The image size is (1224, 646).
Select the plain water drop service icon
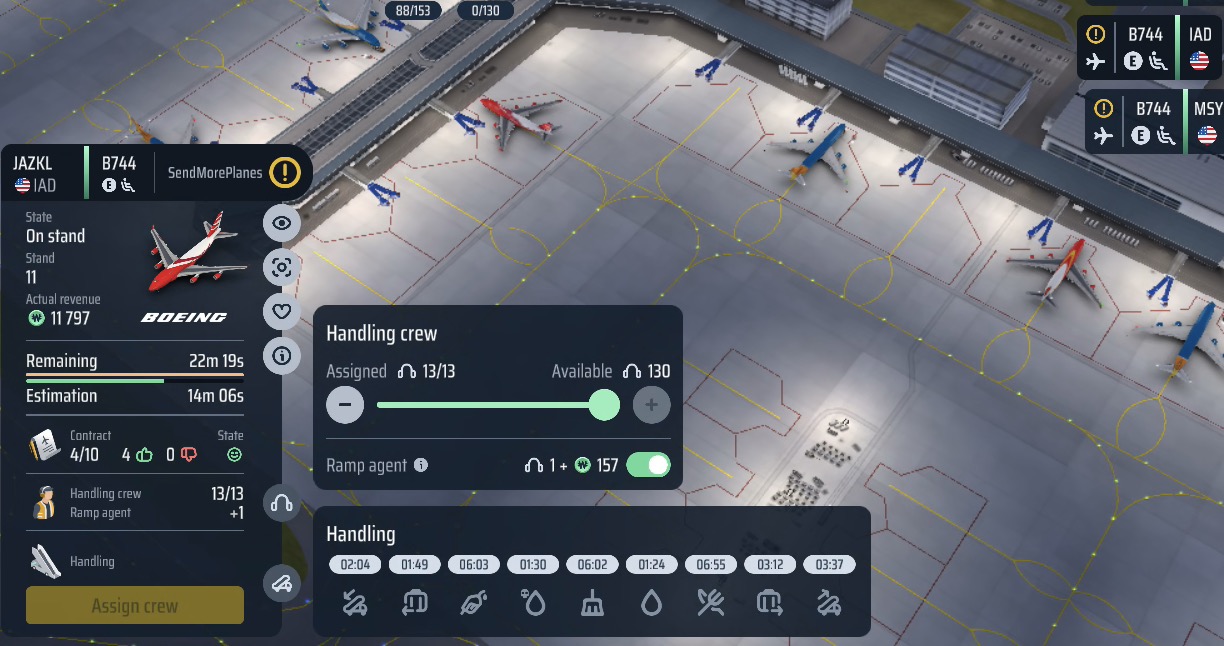651,603
